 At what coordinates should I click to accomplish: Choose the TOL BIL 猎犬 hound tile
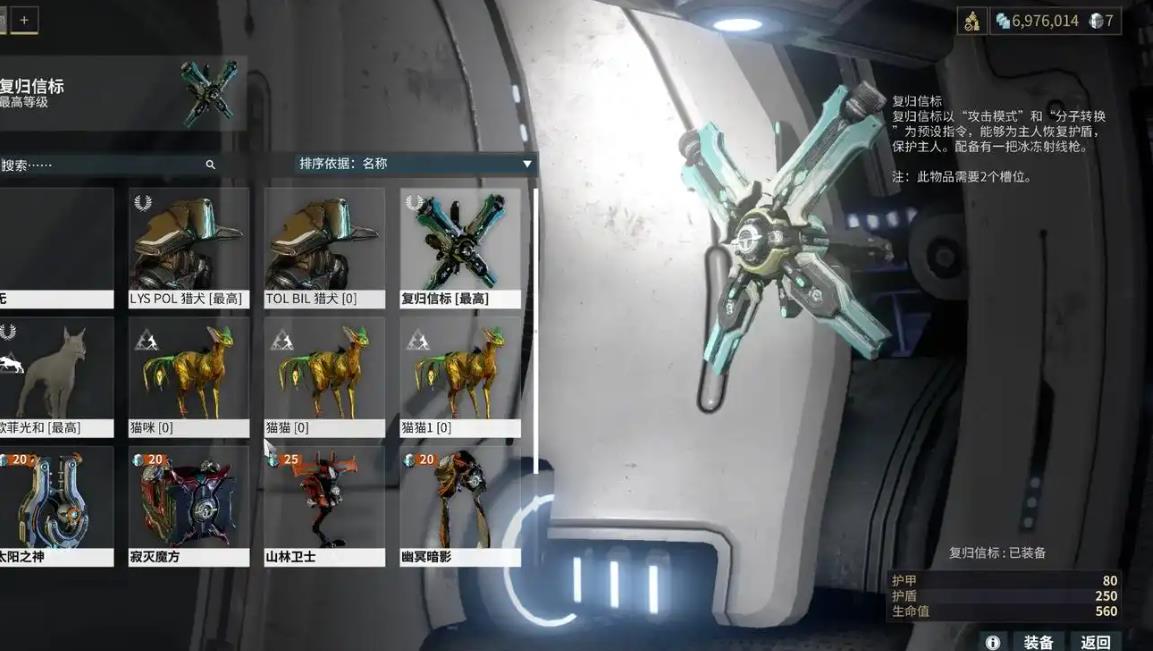tap(324, 248)
